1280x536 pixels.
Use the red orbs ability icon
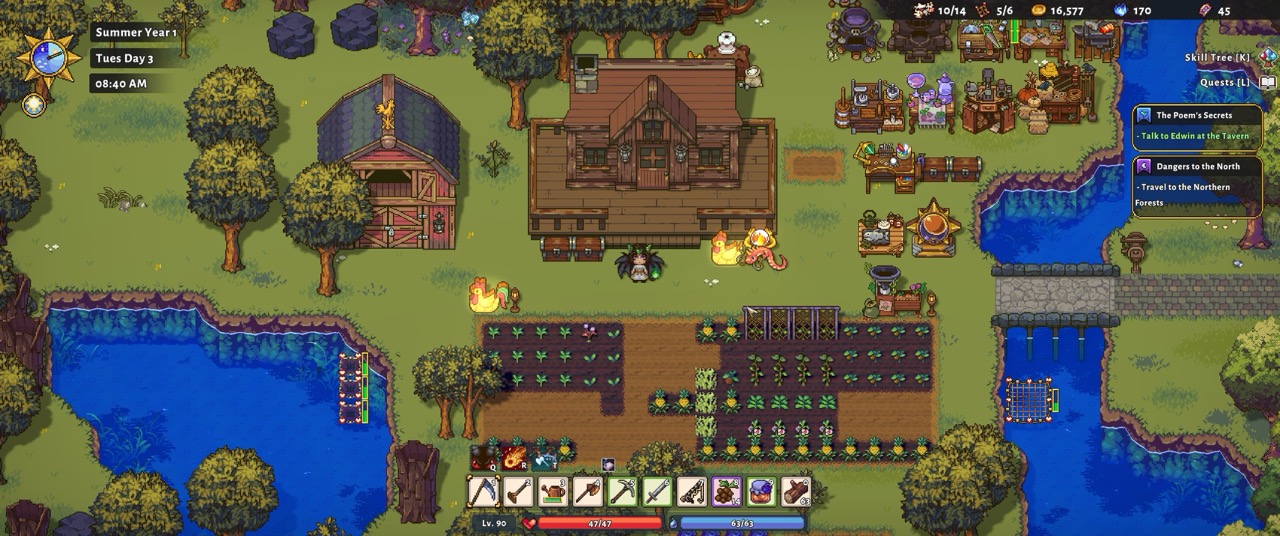tap(485, 458)
